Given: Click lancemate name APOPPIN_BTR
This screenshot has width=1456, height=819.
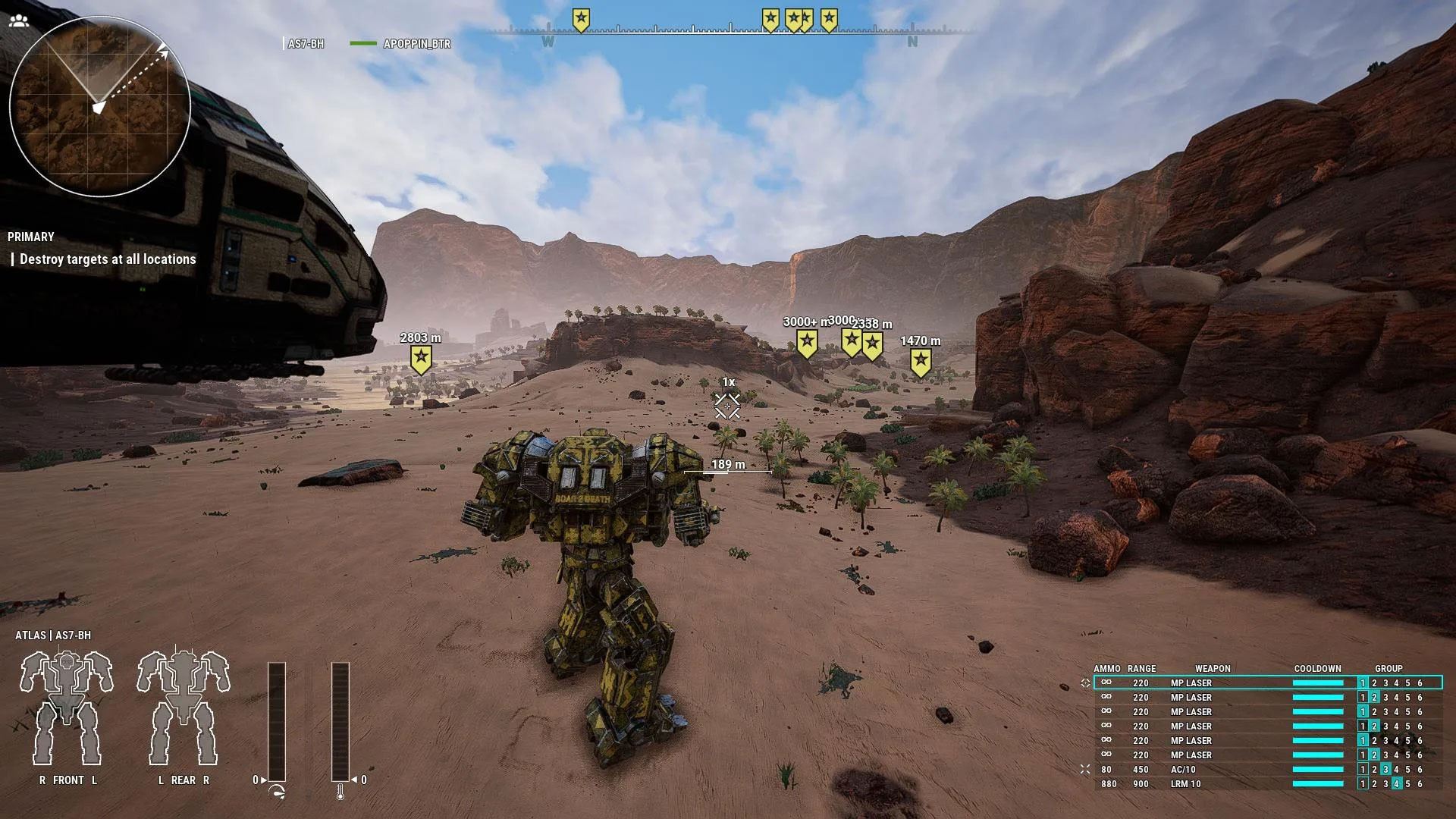Looking at the screenshot, I should click(x=416, y=44).
